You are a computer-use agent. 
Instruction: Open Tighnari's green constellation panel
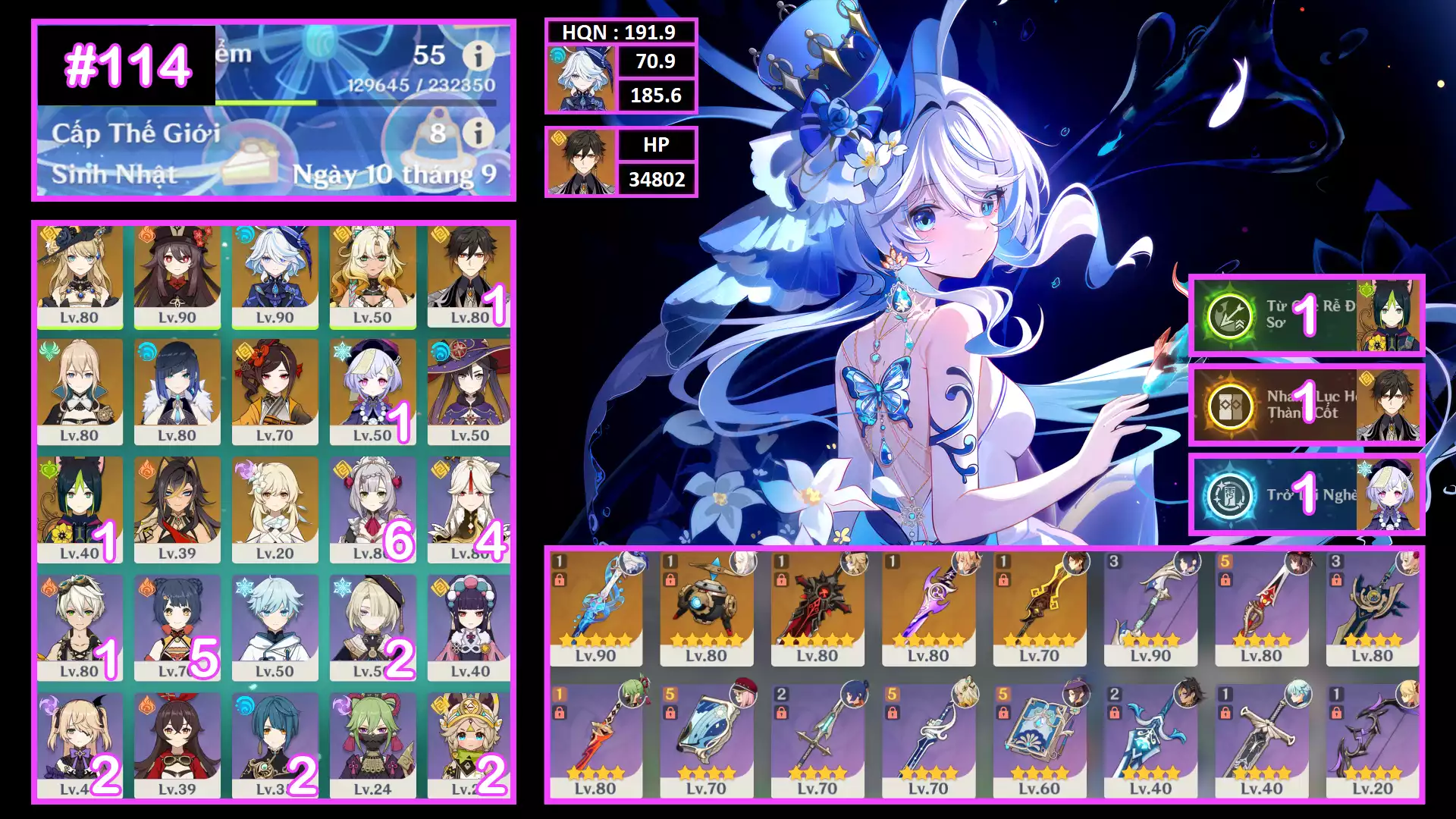coord(1306,315)
